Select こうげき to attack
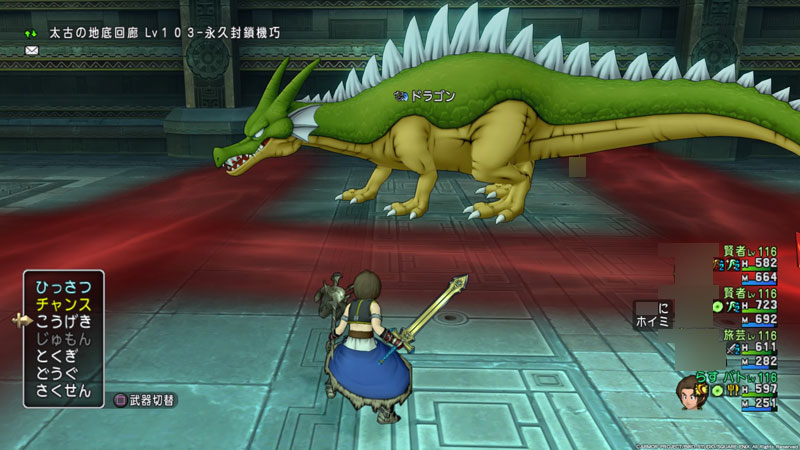The height and width of the screenshot is (450, 800). tap(63, 321)
